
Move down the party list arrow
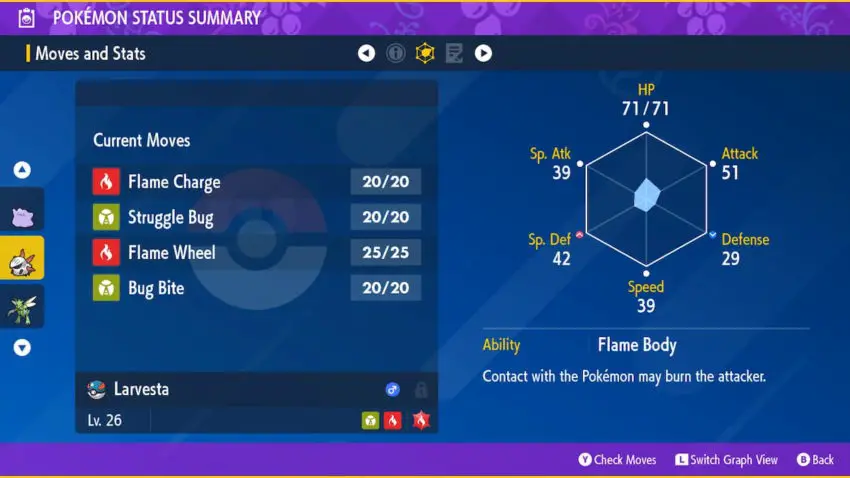(x=22, y=348)
